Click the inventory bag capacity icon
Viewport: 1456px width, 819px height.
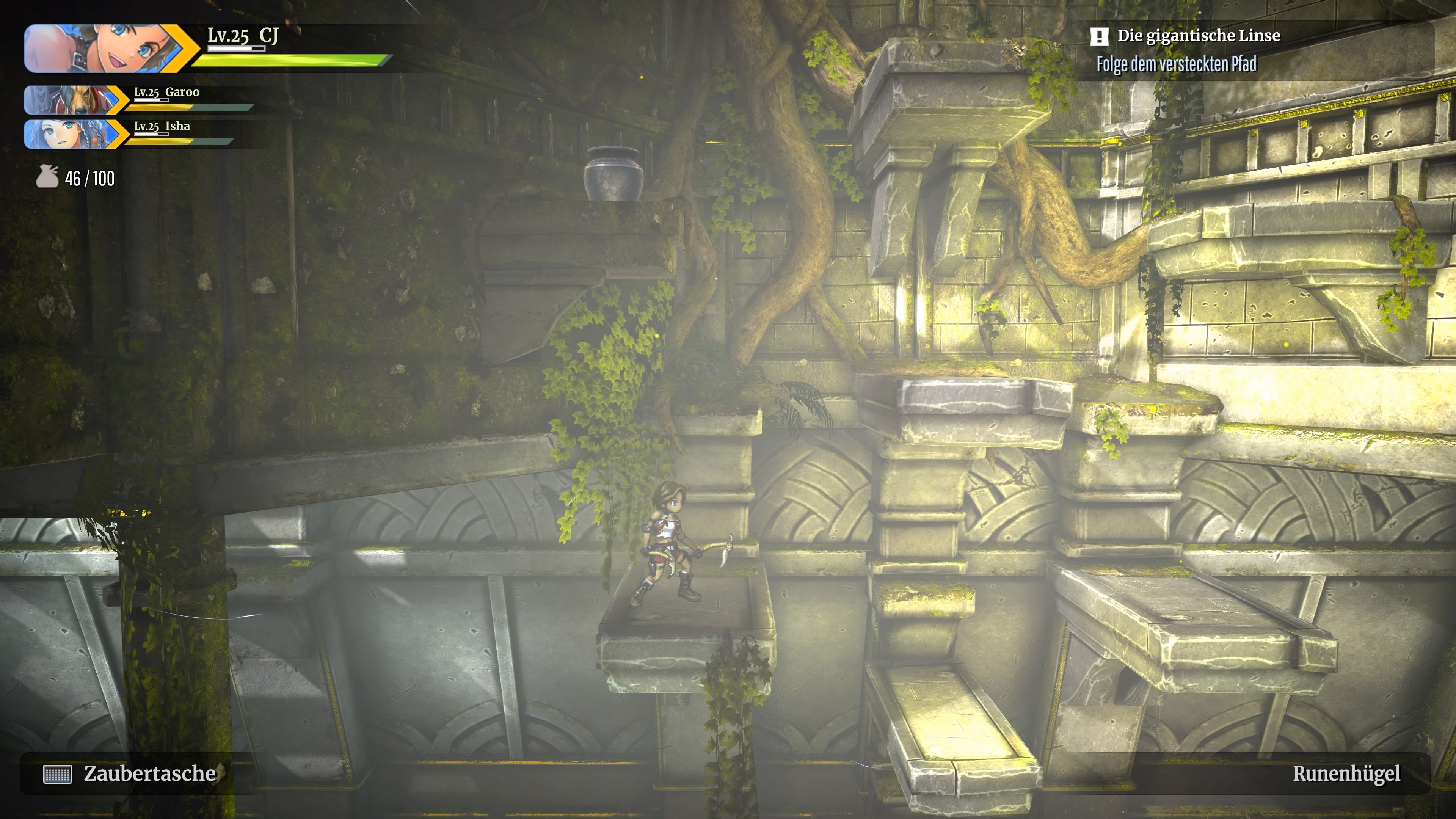tap(47, 177)
